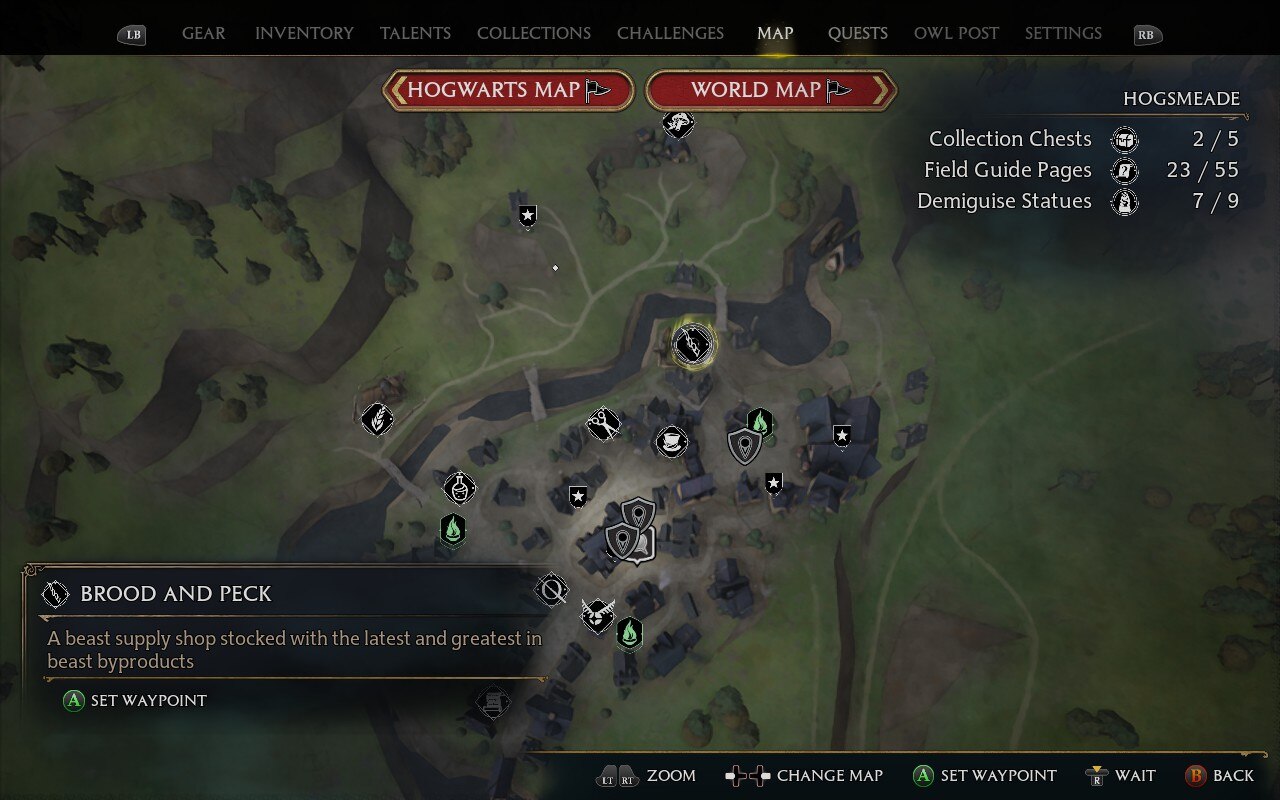Click the scissors shop icon near the village center
The height and width of the screenshot is (800, 1280).
(603, 425)
